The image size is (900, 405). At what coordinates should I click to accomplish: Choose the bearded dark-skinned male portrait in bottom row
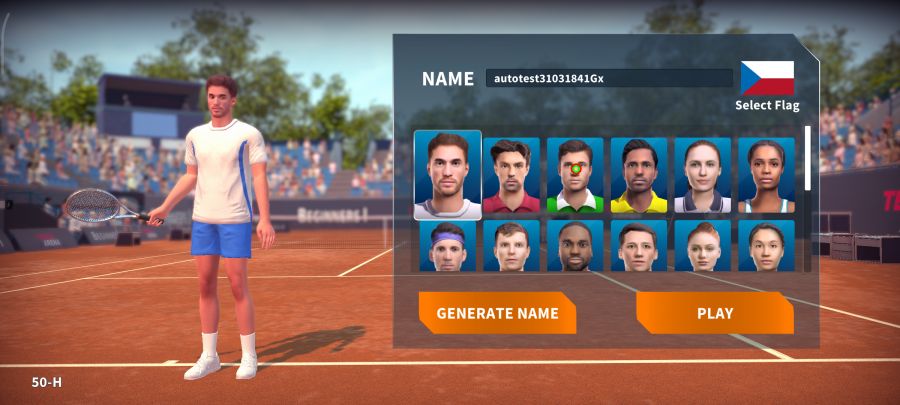tap(575, 246)
